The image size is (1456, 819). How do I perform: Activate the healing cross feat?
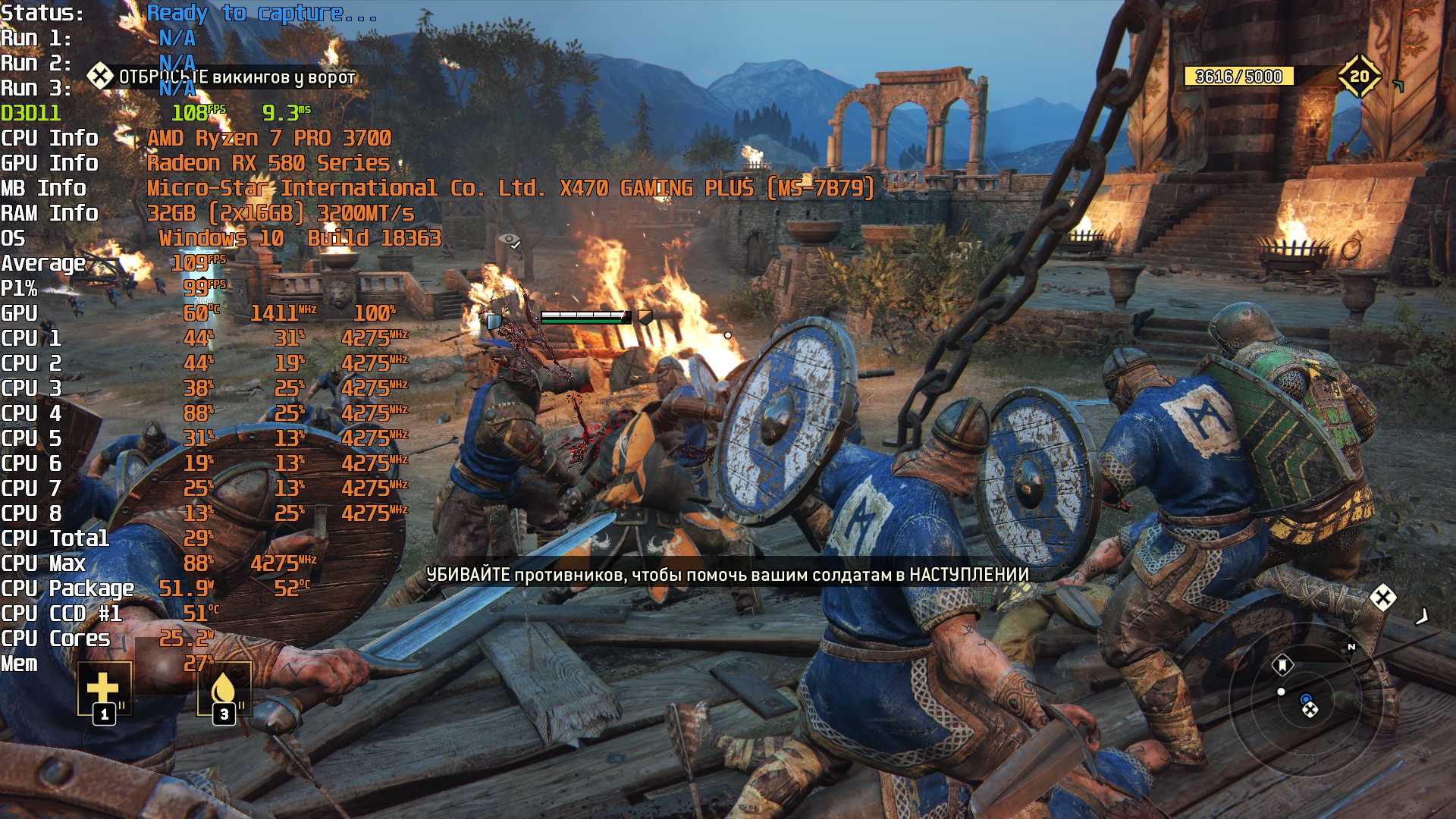[104, 689]
